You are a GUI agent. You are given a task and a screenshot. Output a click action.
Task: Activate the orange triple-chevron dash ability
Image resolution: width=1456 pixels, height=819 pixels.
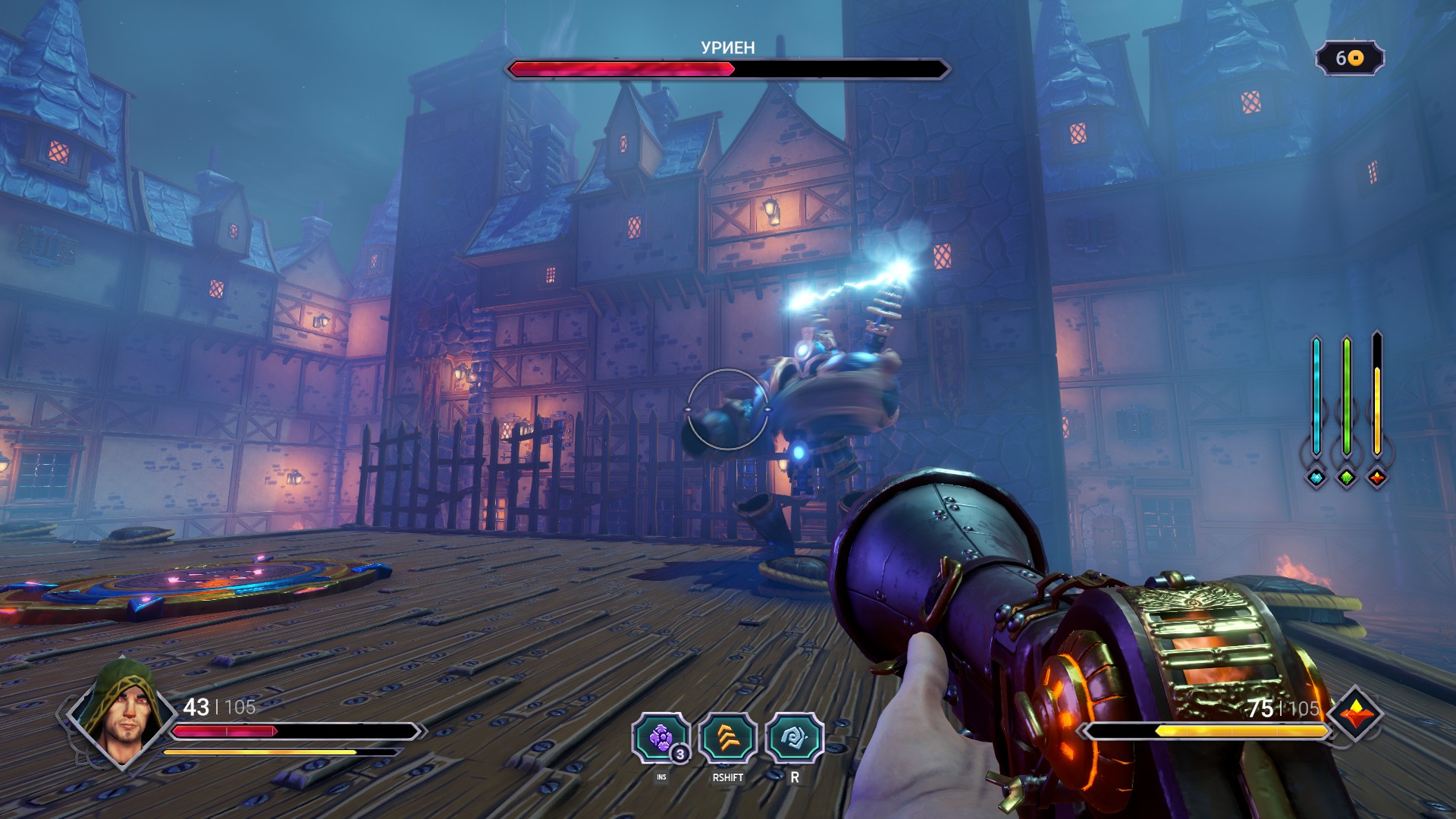[728, 738]
